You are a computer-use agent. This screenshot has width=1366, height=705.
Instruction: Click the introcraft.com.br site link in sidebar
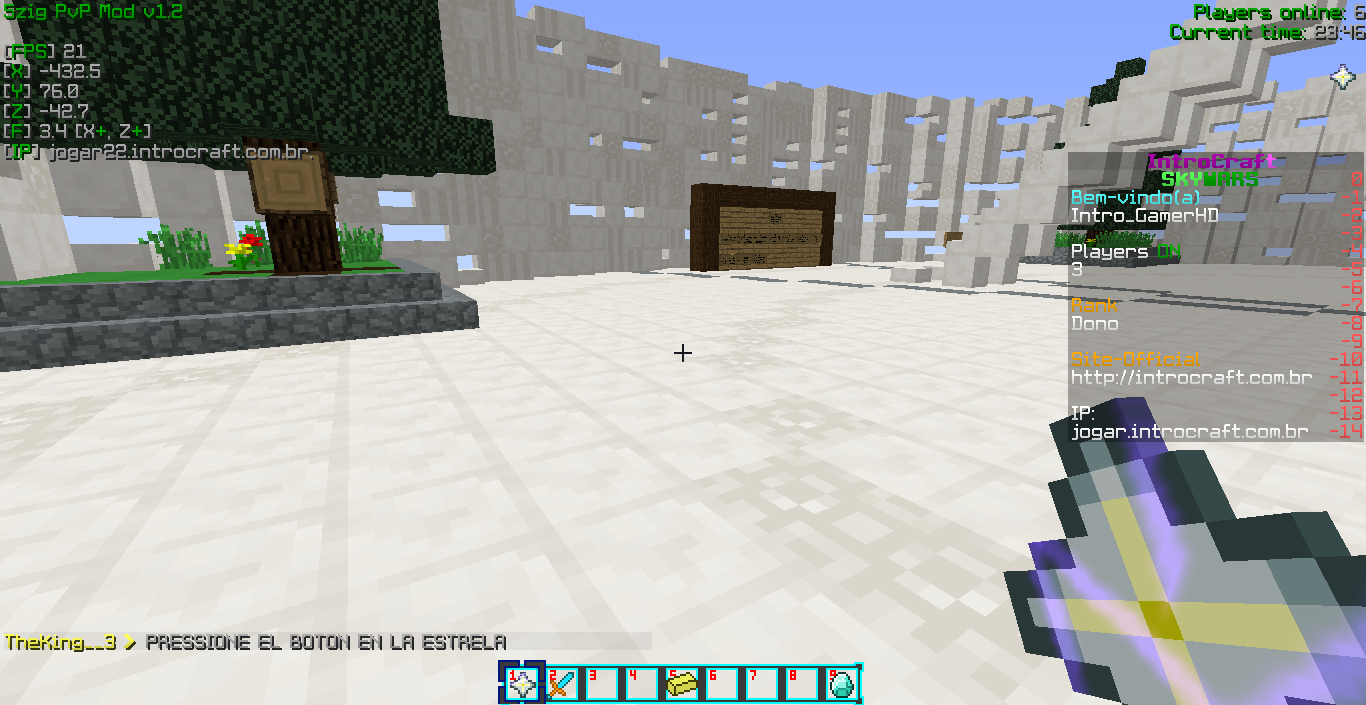[1191, 378]
